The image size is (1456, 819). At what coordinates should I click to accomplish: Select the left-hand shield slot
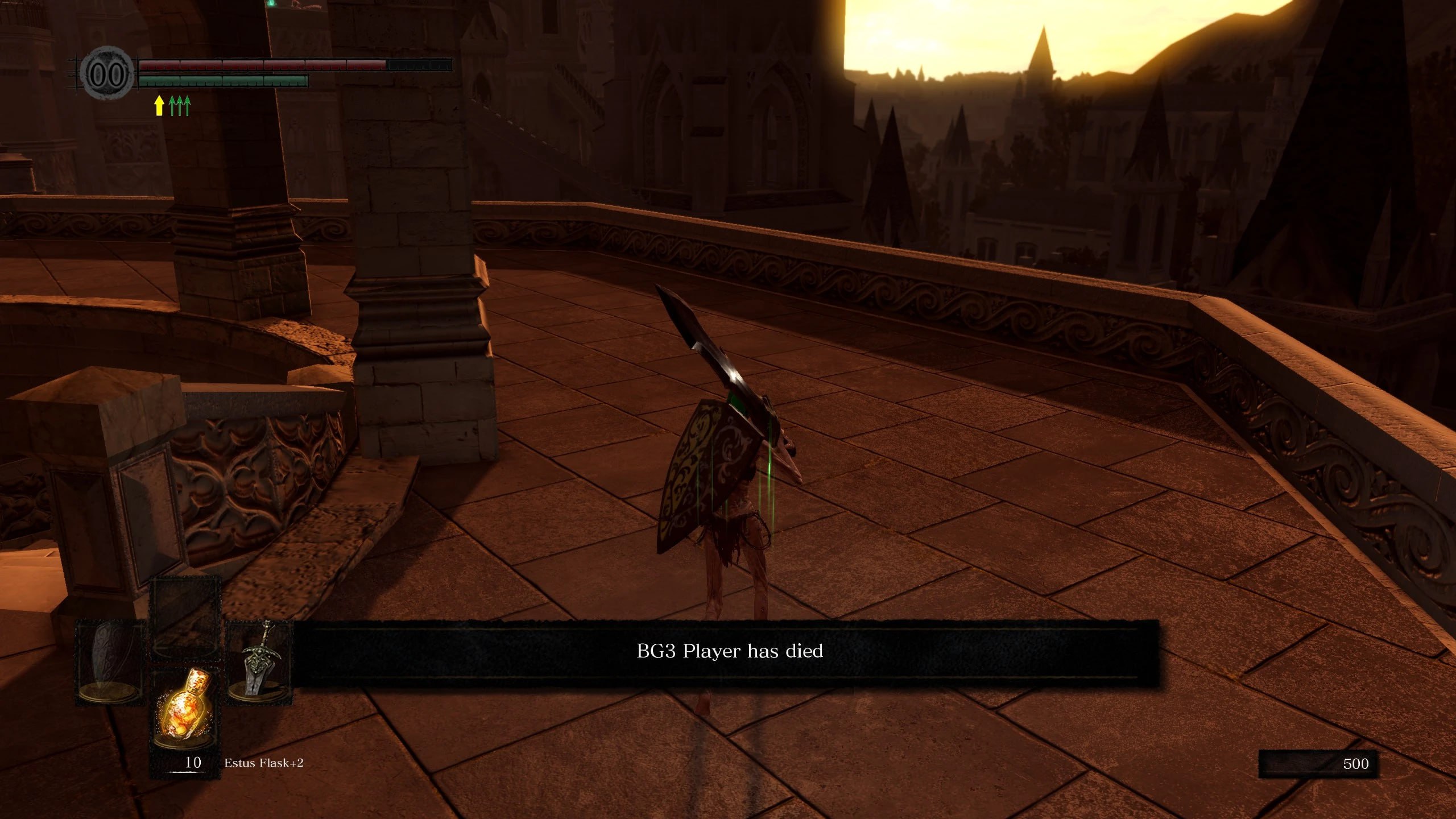click(x=109, y=663)
